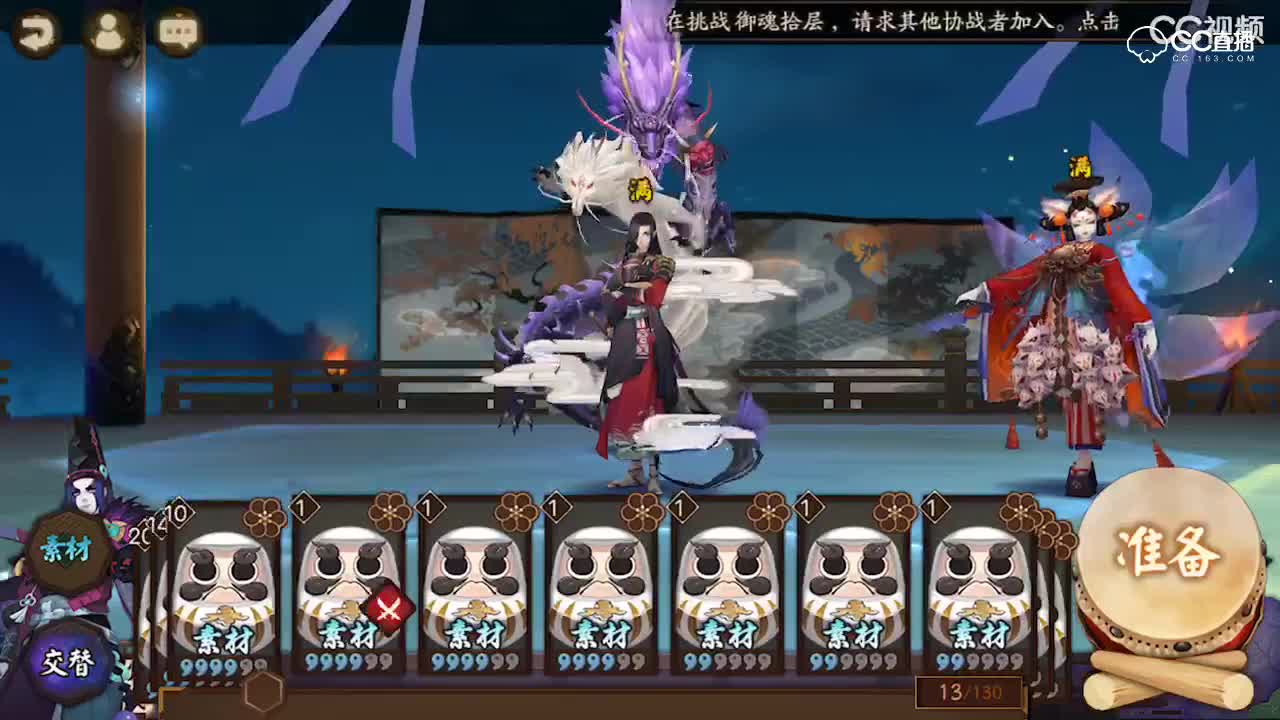Expand the card stack labeled 14
This screenshot has width=1280, height=720.
(x=160, y=524)
